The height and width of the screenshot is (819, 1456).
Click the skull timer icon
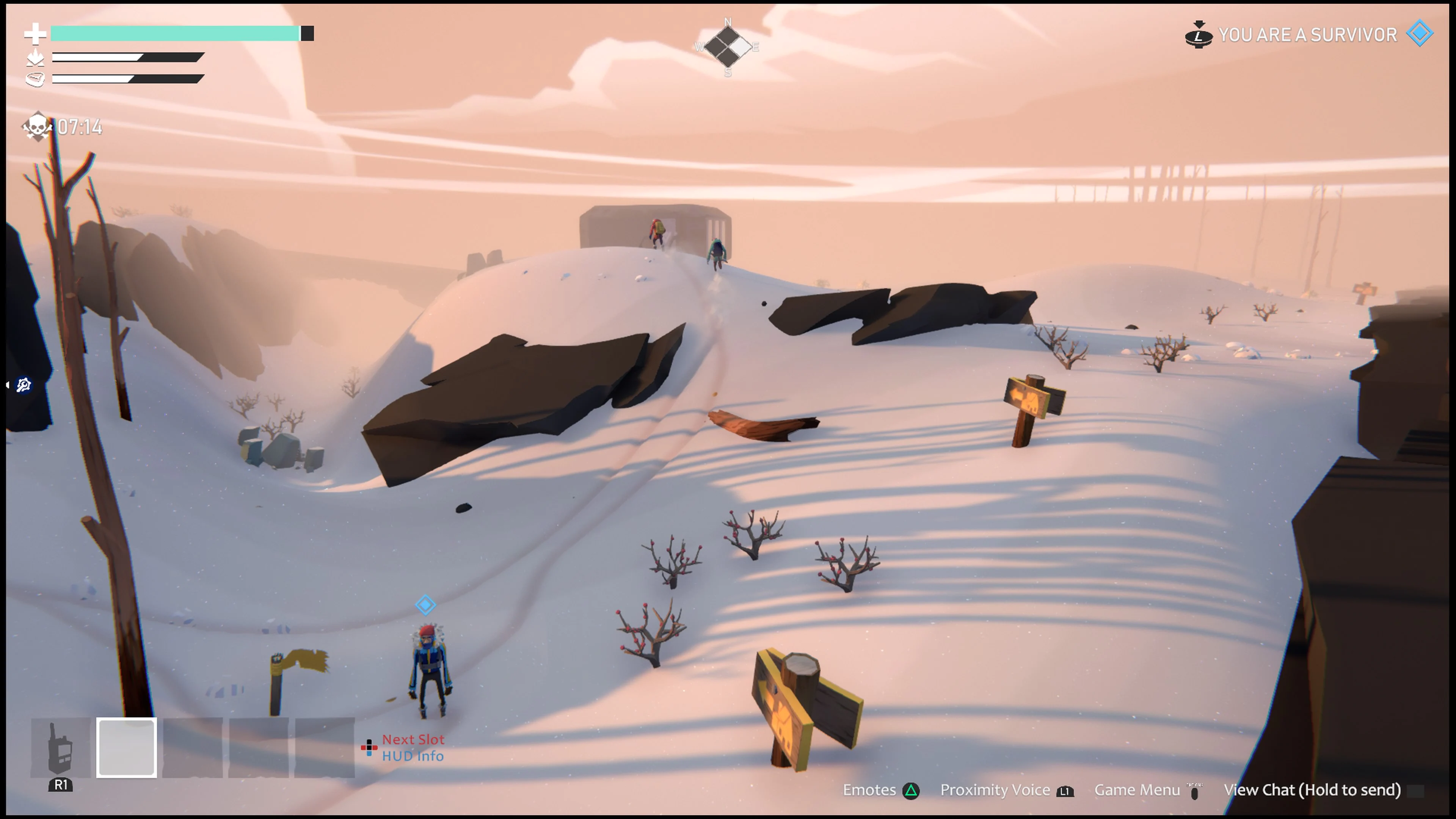coord(37,127)
